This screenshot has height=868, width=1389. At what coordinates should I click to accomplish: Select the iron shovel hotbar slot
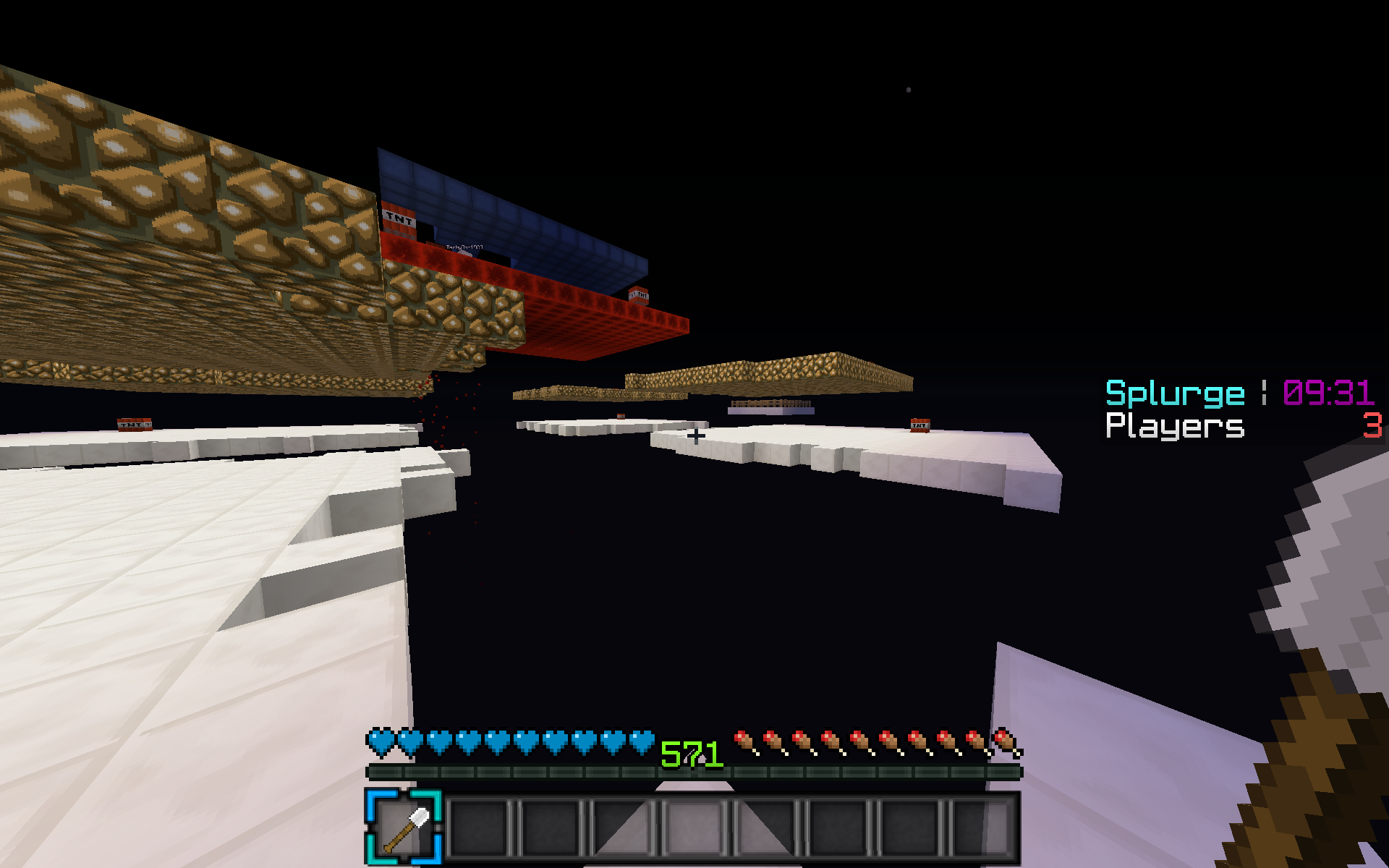coord(404,827)
